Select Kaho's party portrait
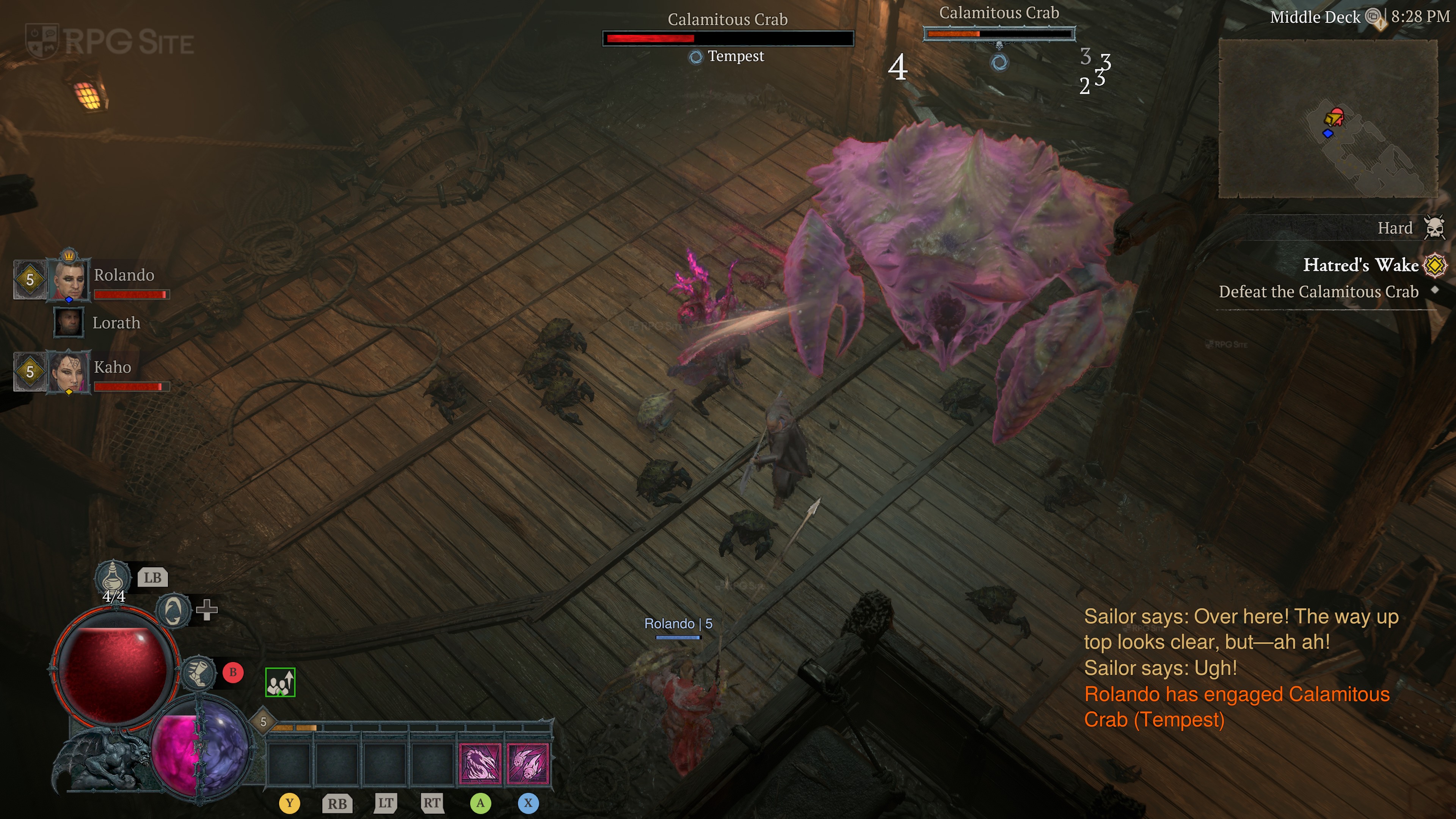 click(69, 371)
